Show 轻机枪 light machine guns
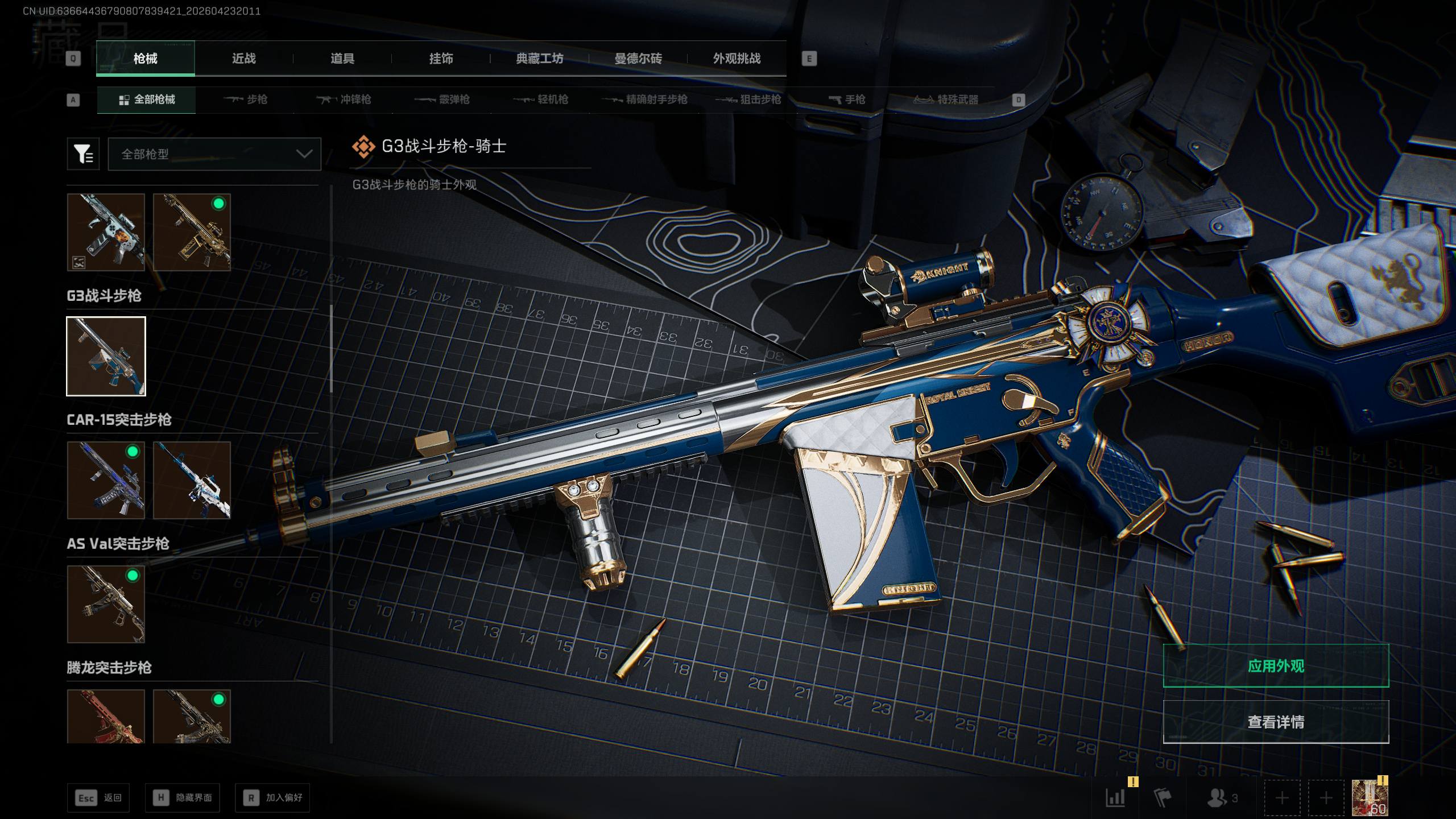Image resolution: width=1456 pixels, height=819 pixels. [x=541, y=100]
